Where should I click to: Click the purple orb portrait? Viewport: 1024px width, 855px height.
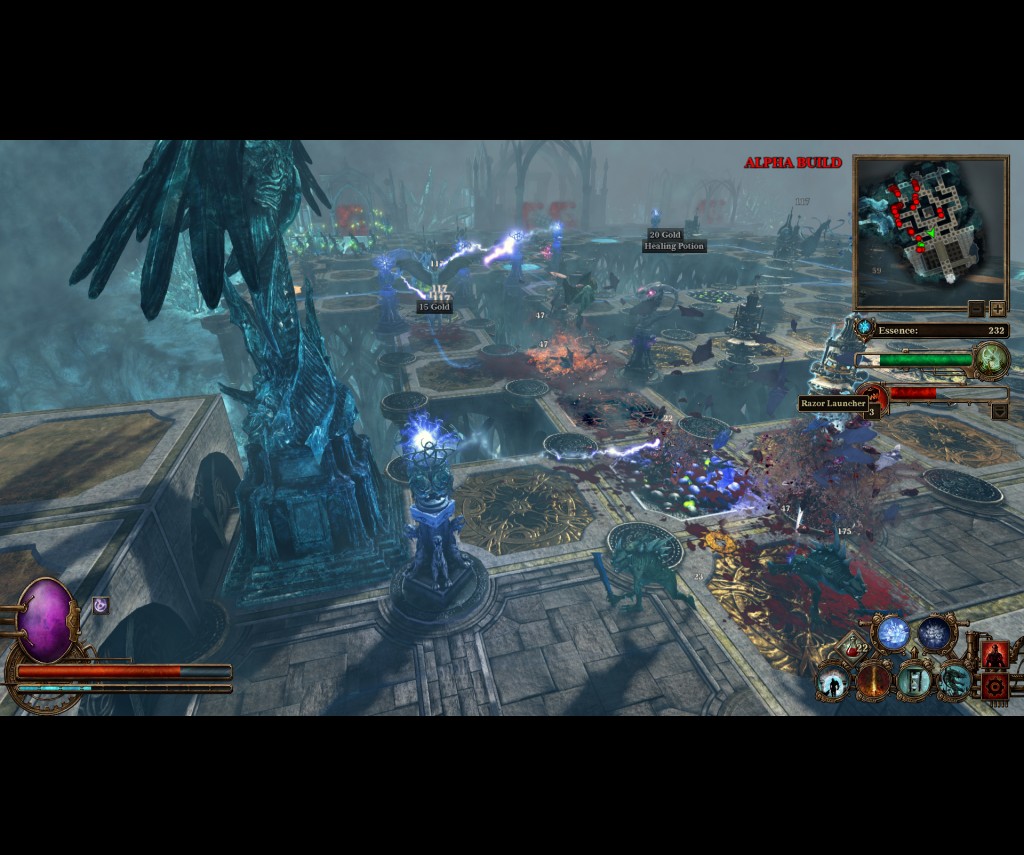(x=46, y=620)
